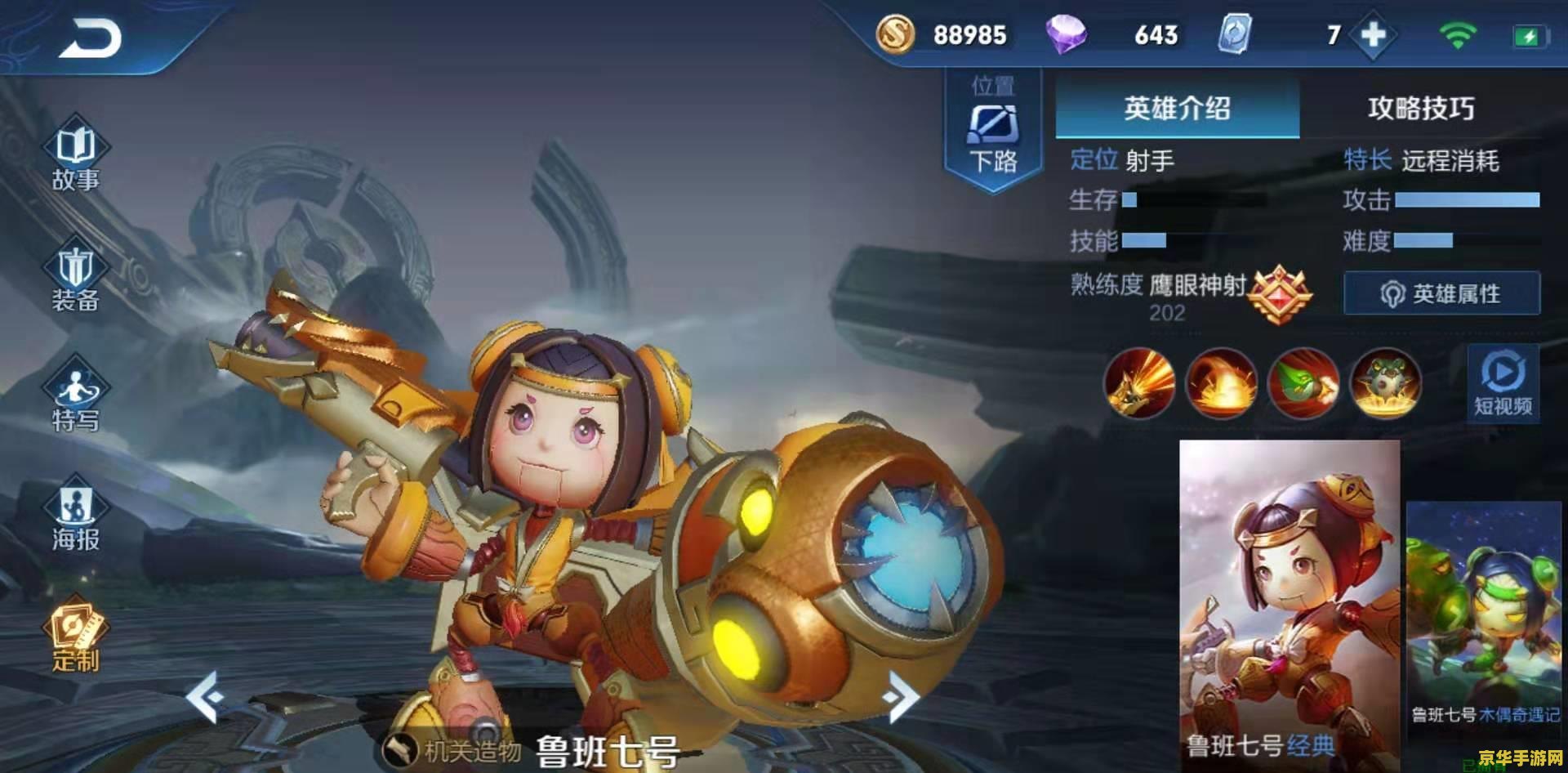Open the 英雄属性 hero attributes button
The image size is (1568, 773).
coord(1441,293)
